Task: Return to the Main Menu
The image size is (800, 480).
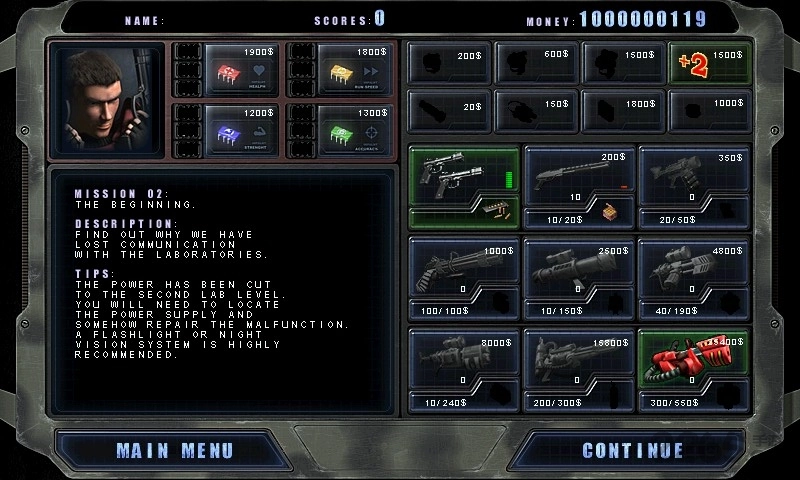Action: (x=174, y=450)
